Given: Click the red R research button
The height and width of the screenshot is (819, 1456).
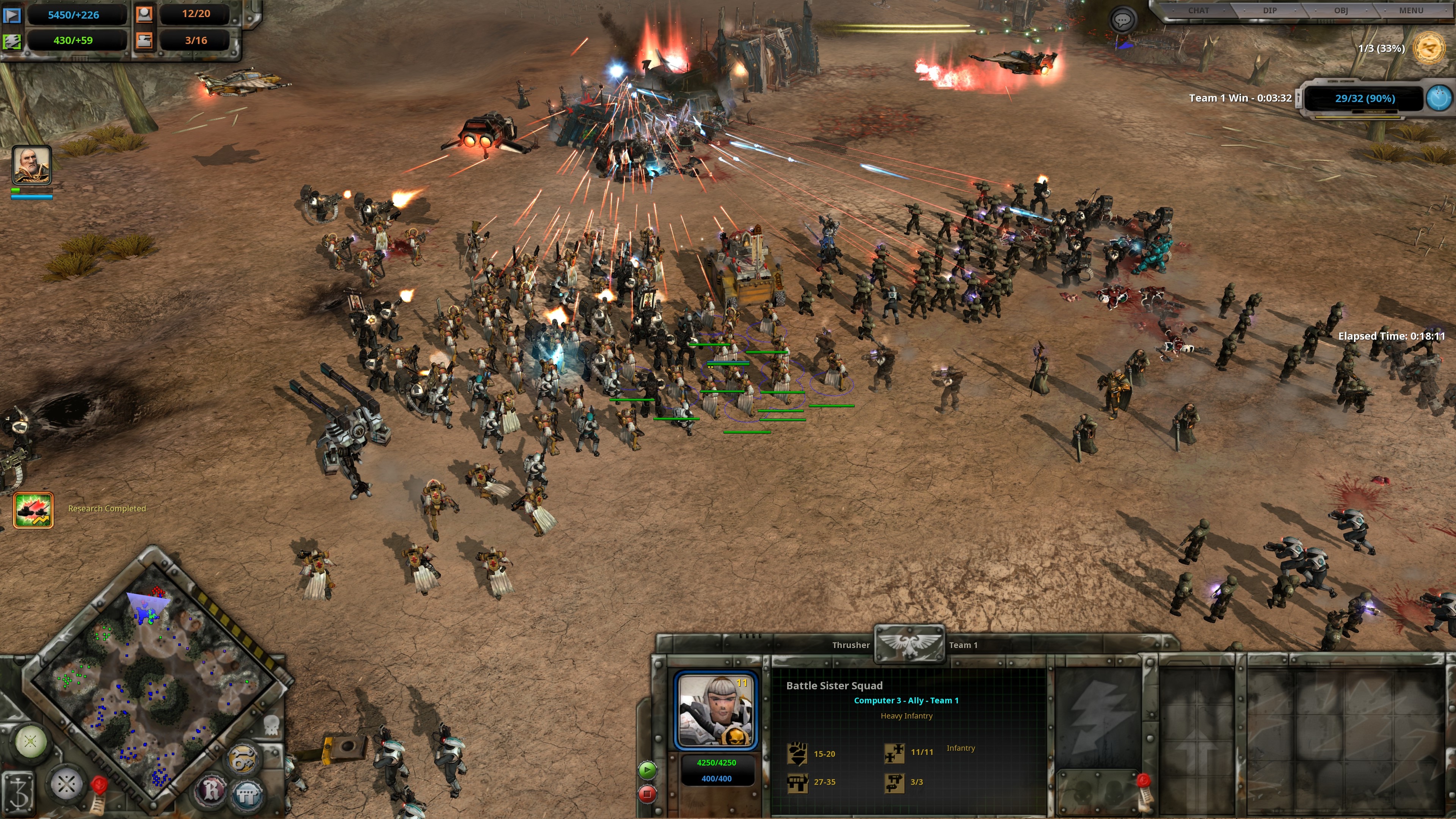Looking at the screenshot, I should pos(212,789).
